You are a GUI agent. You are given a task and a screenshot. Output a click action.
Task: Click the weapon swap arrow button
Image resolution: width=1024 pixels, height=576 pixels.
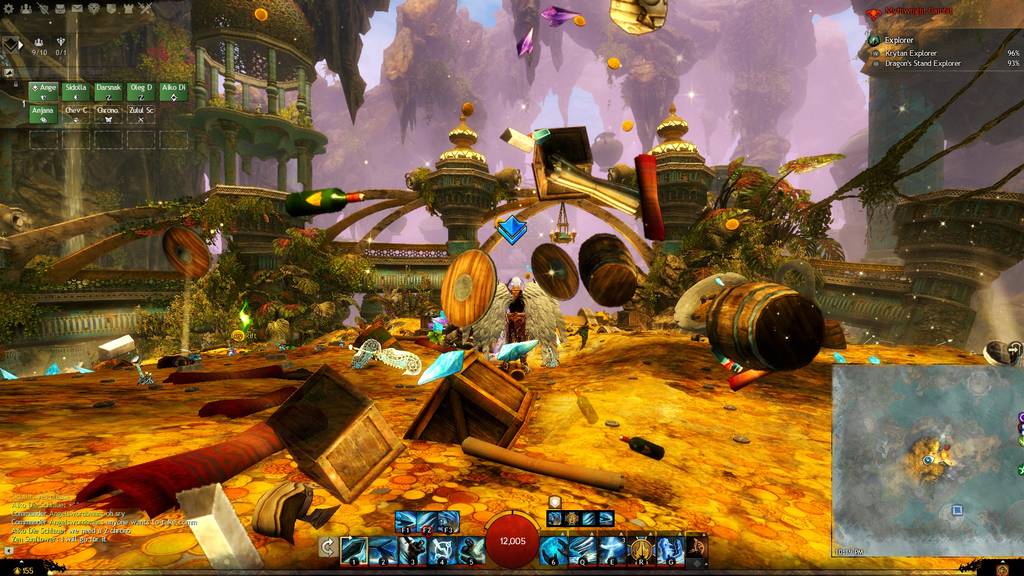[x=326, y=547]
